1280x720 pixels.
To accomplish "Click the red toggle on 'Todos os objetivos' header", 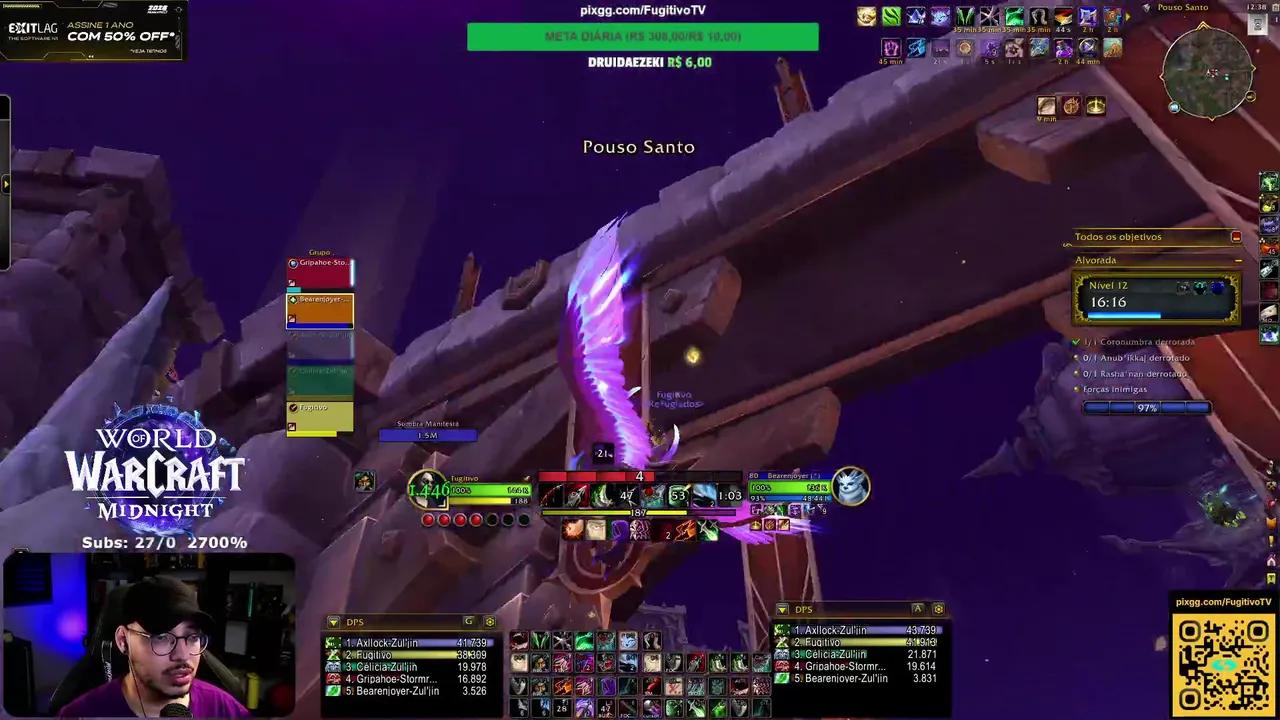I will coord(1237,238).
